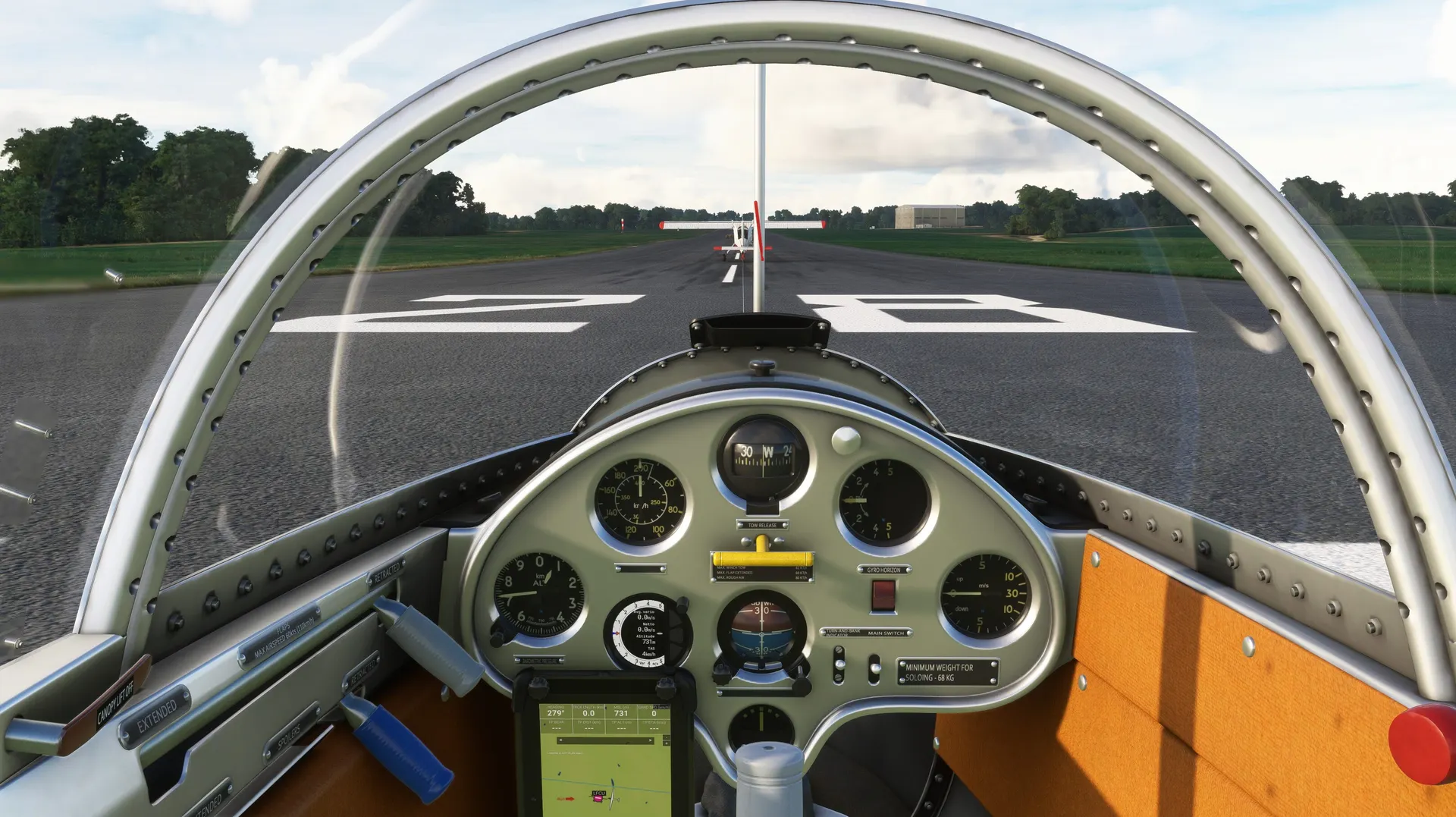Click the altimeter's barometric pressure knob
The width and height of the screenshot is (1456, 817).
click(x=498, y=634)
